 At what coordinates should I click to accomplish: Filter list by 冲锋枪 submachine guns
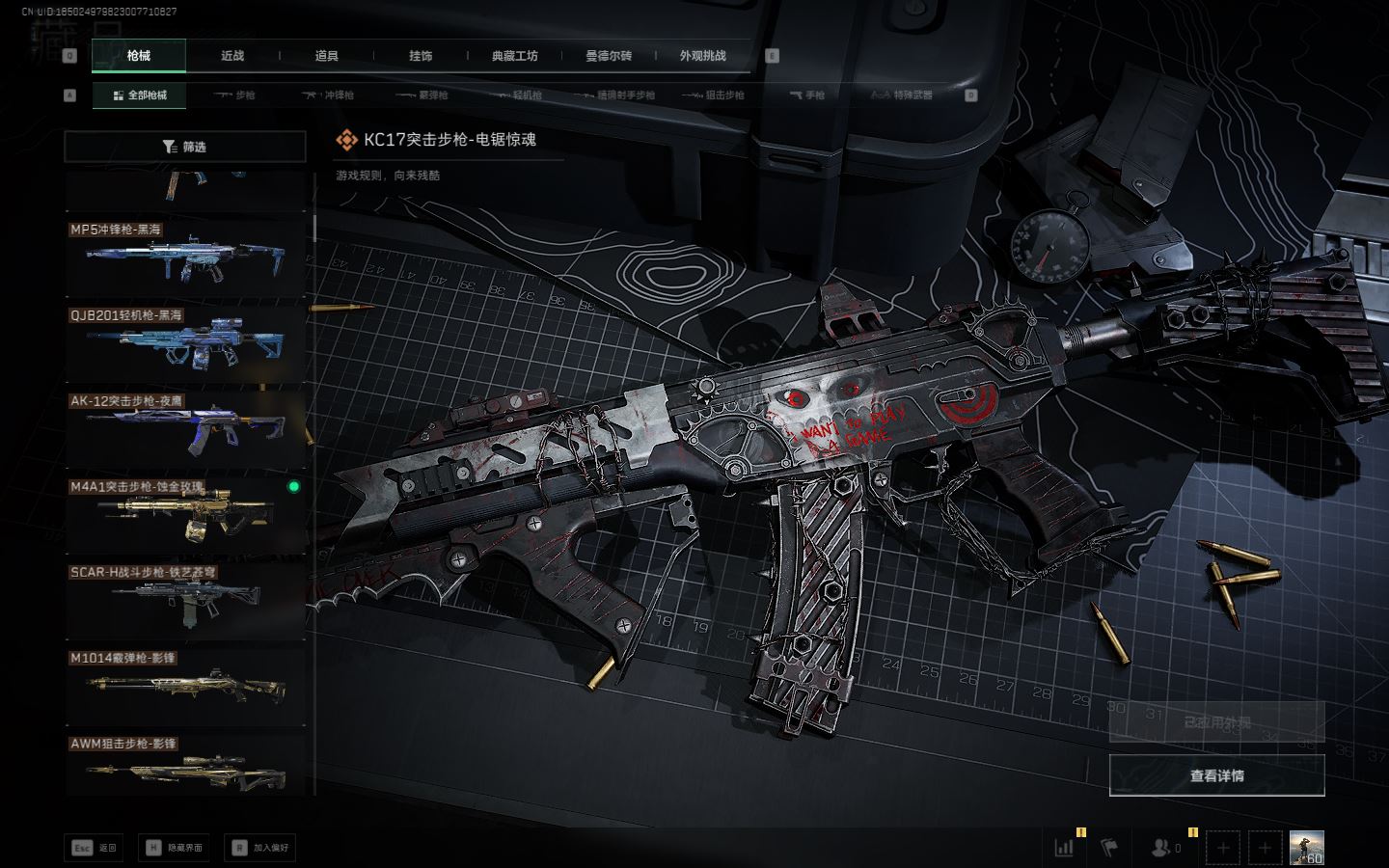[329, 95]
